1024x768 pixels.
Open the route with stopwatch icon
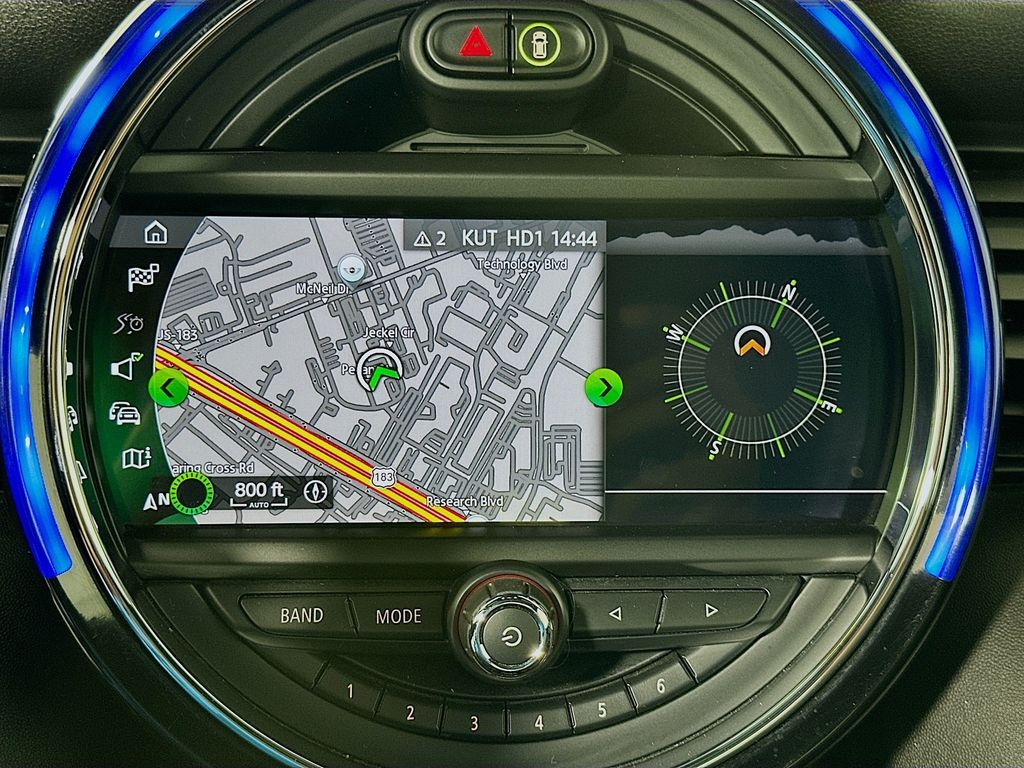pos(131,323)
